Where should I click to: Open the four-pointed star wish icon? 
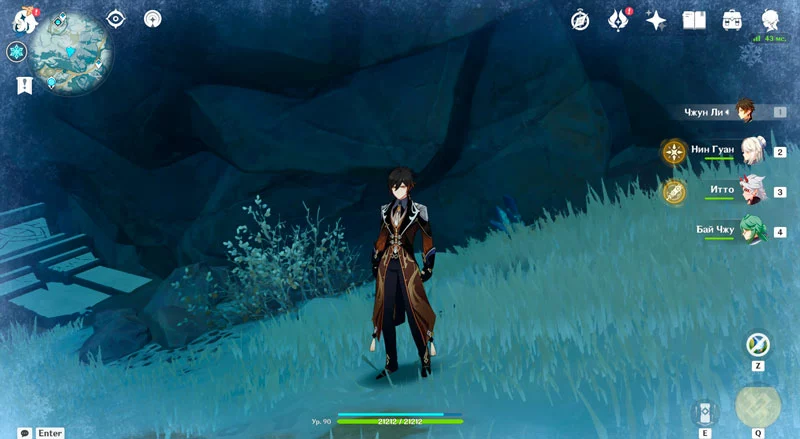(x=656, y=20)
